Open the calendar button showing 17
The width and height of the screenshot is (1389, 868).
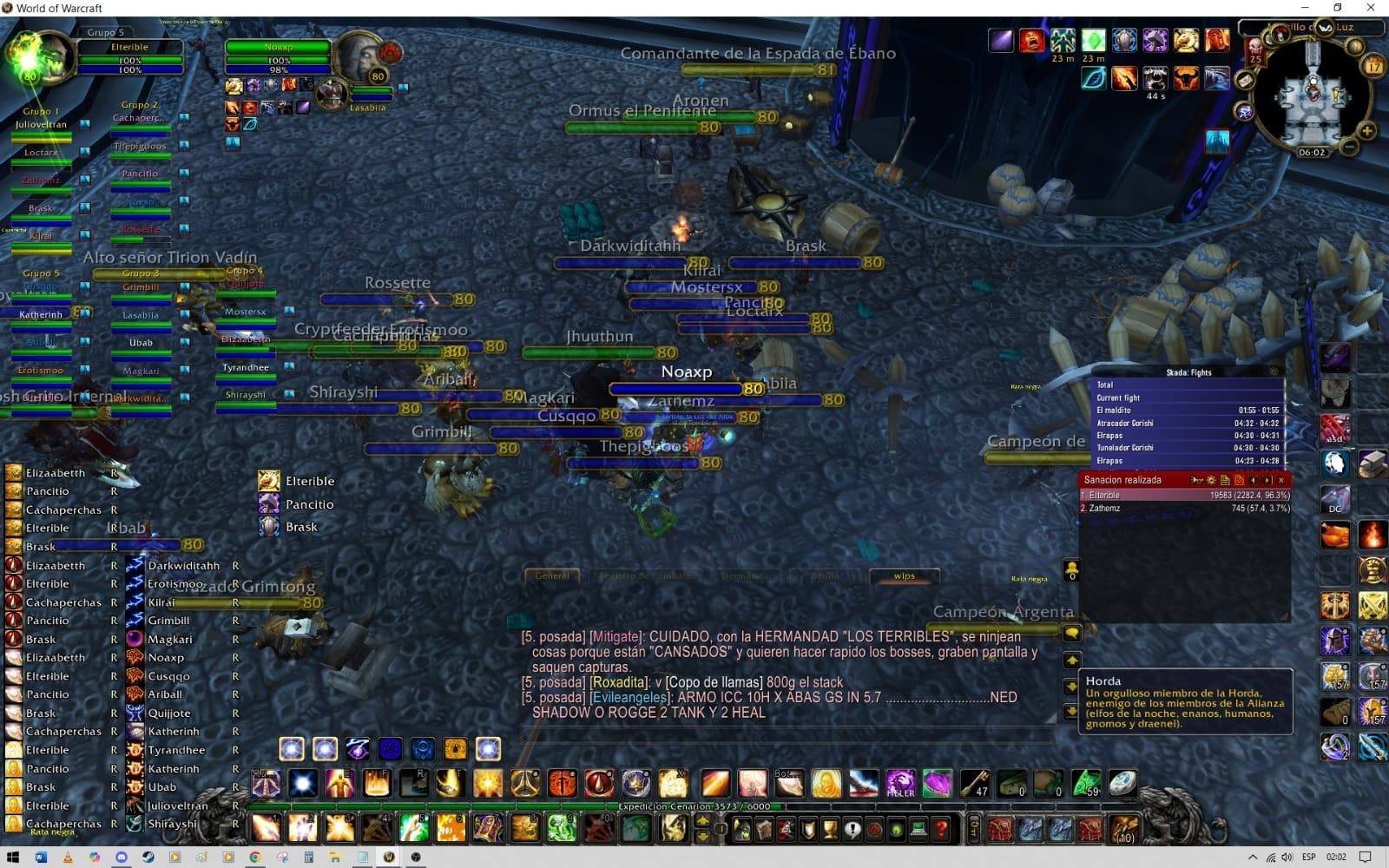[1373, 66]
